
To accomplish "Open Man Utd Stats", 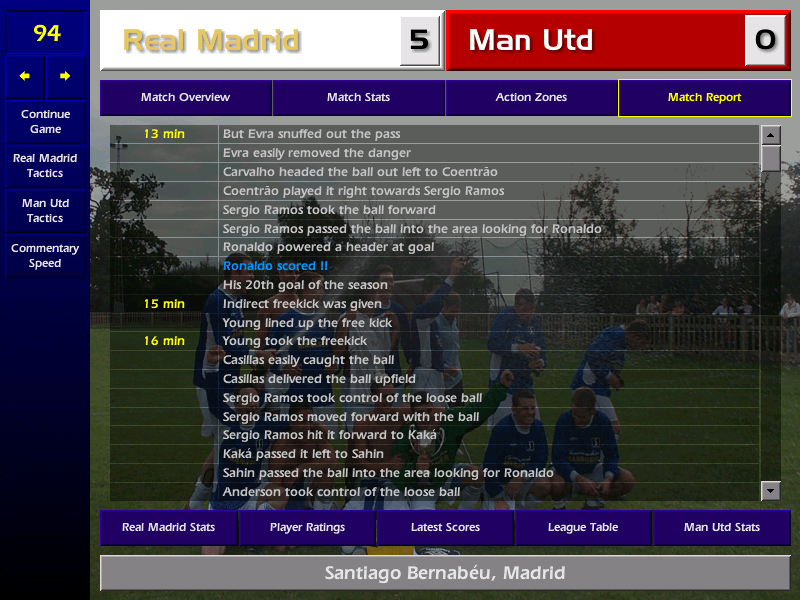I will click(721, 527).
